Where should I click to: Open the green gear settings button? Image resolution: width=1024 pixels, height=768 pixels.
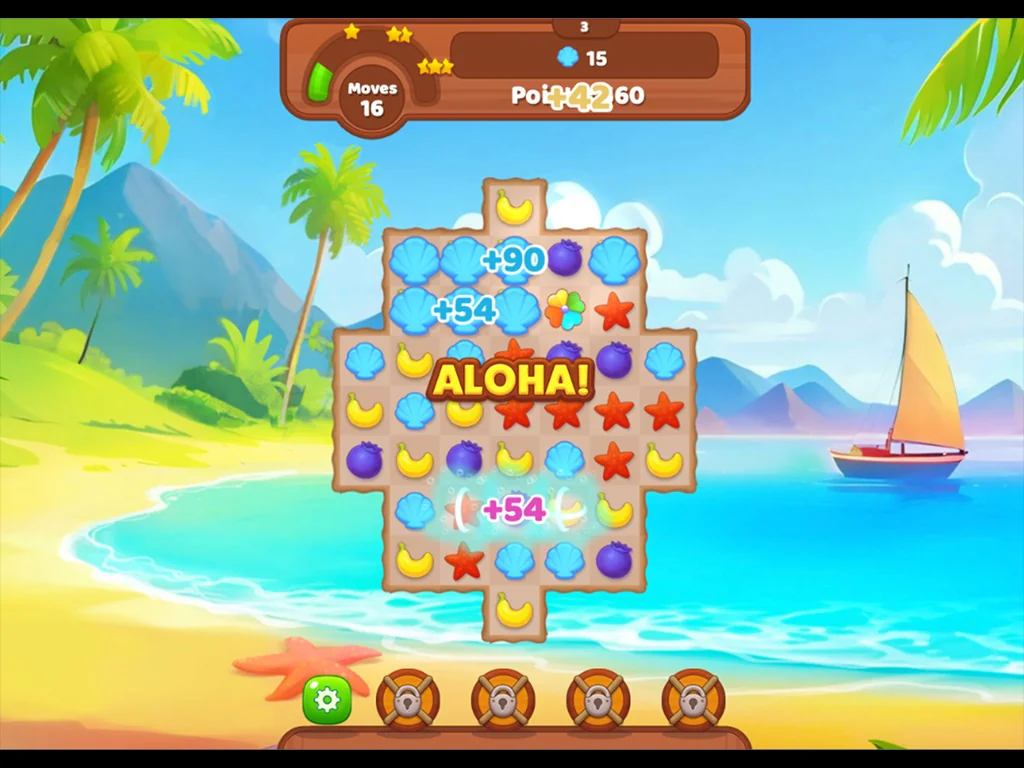pos(327,700)
